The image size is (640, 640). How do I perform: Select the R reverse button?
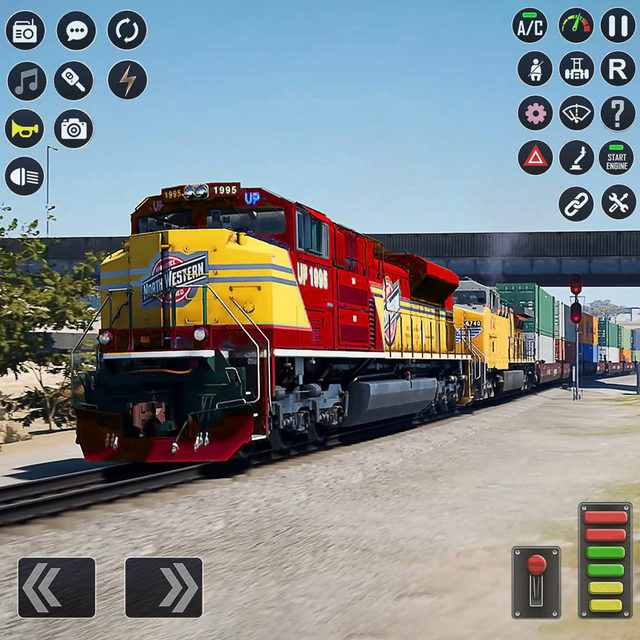tap(617, 68)
